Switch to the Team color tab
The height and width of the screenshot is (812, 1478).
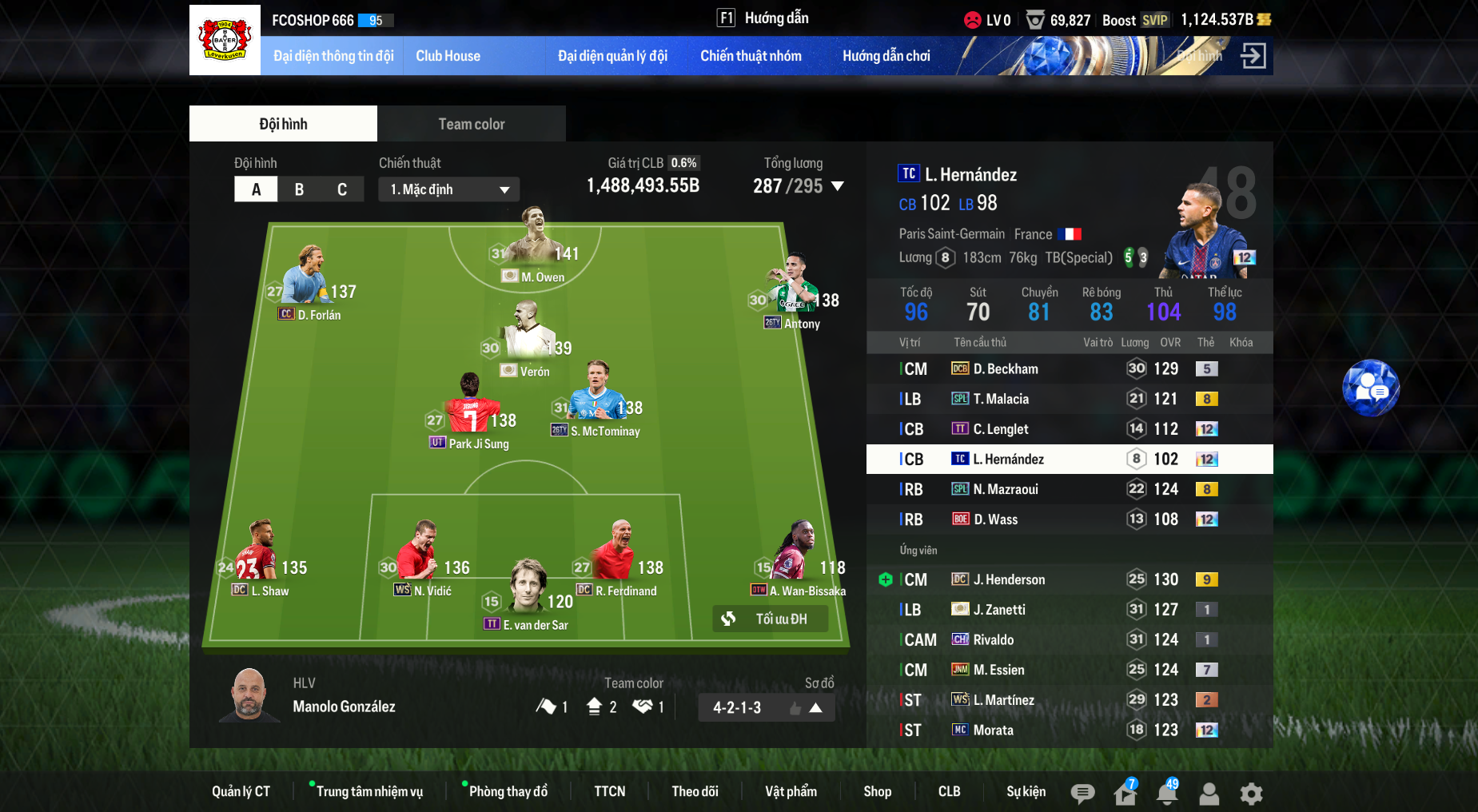(x=471, y=124)
